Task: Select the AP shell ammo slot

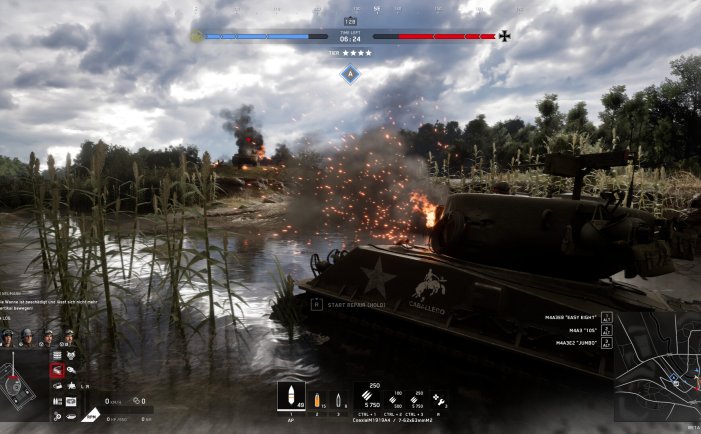Action: pyautogui.click(x=291, y=397)
